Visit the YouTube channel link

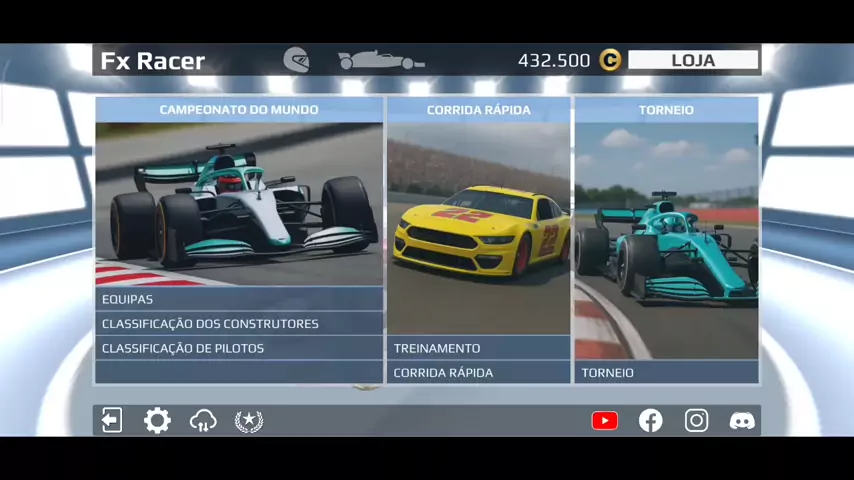tap(605, 420)
